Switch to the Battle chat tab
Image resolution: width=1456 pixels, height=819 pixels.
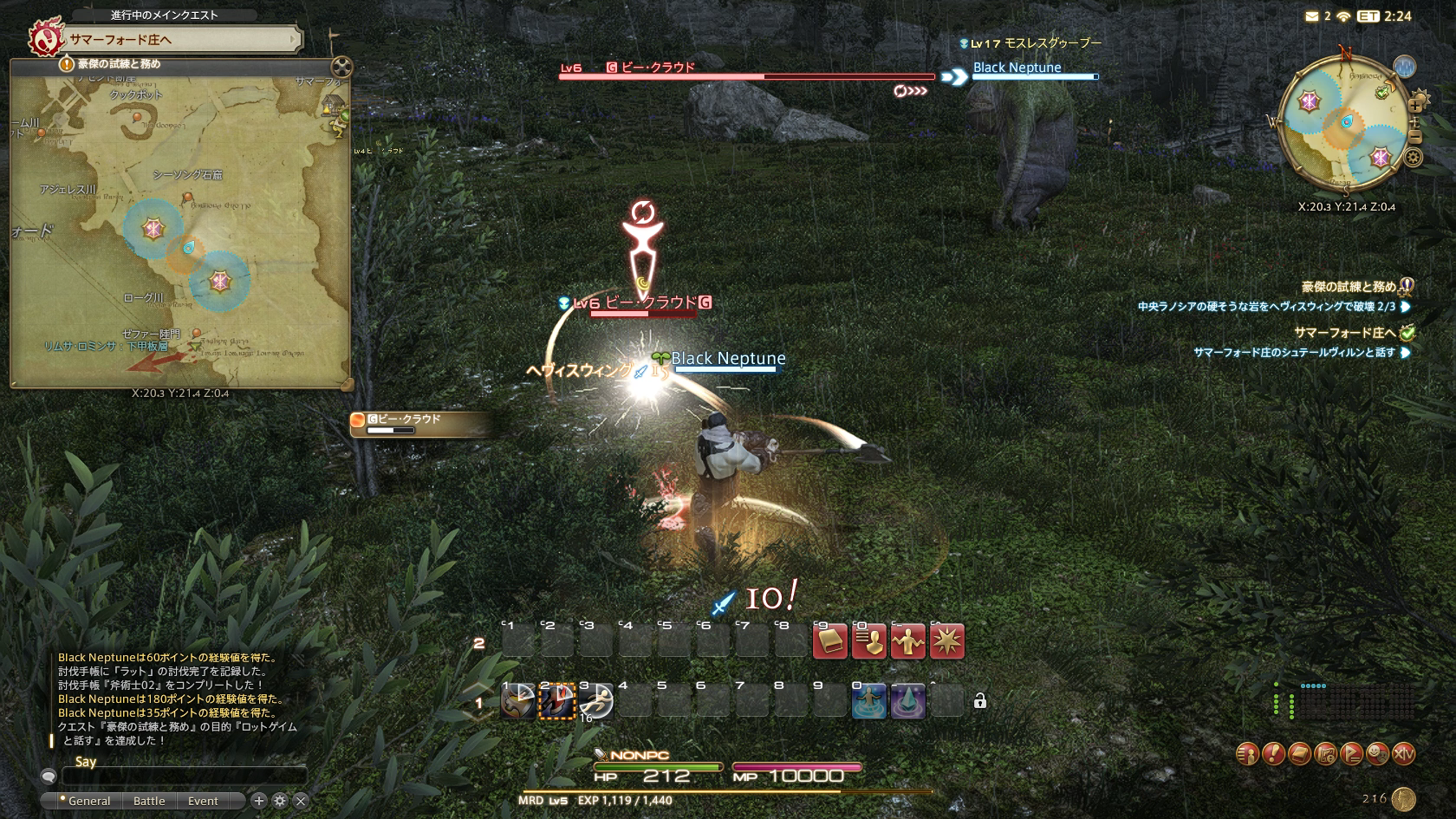click(x=149, y=801)
